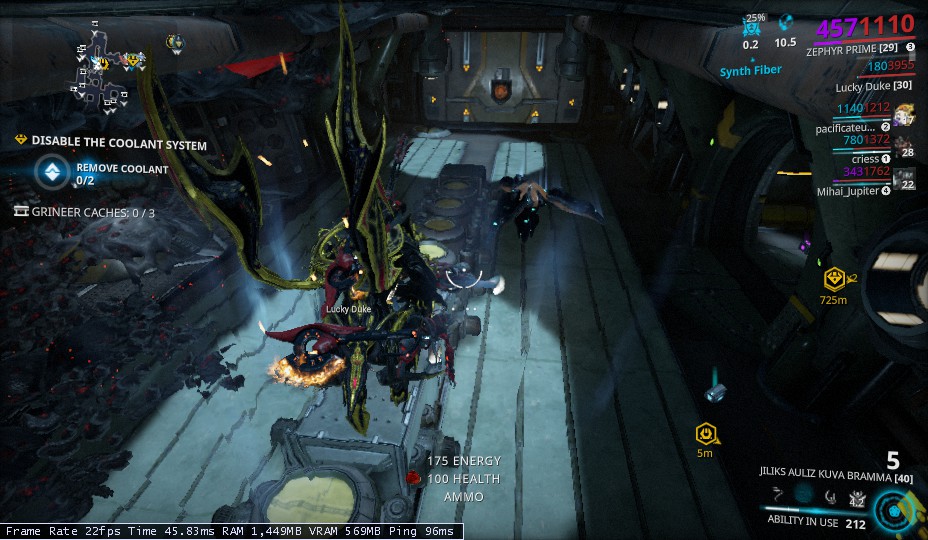Click the yellow objective waypoint marked 725m

click(x=832, y=278)
